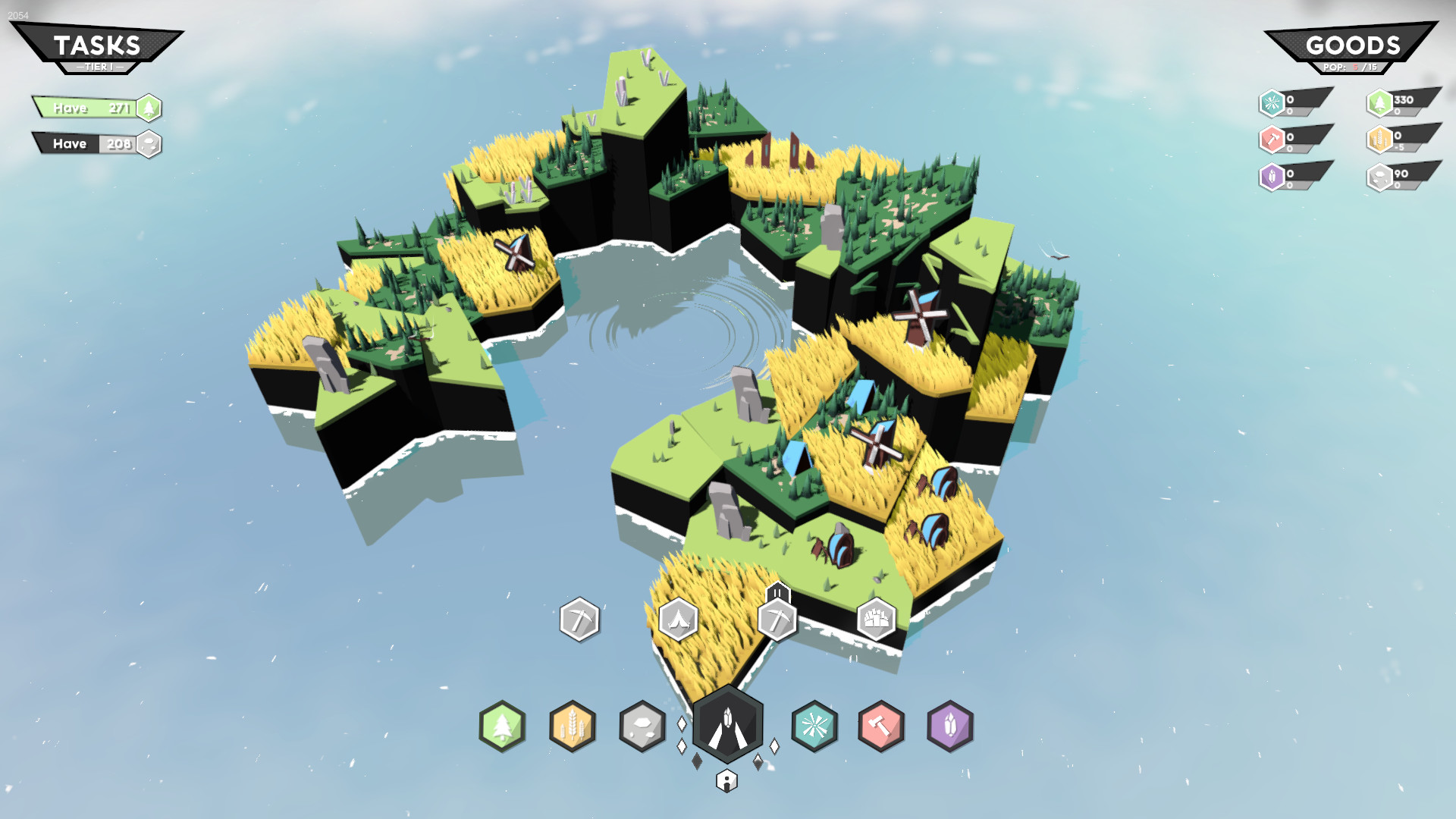
Task: Click the stone quarry marker on the right tile
Action: (x=876, y=620)
